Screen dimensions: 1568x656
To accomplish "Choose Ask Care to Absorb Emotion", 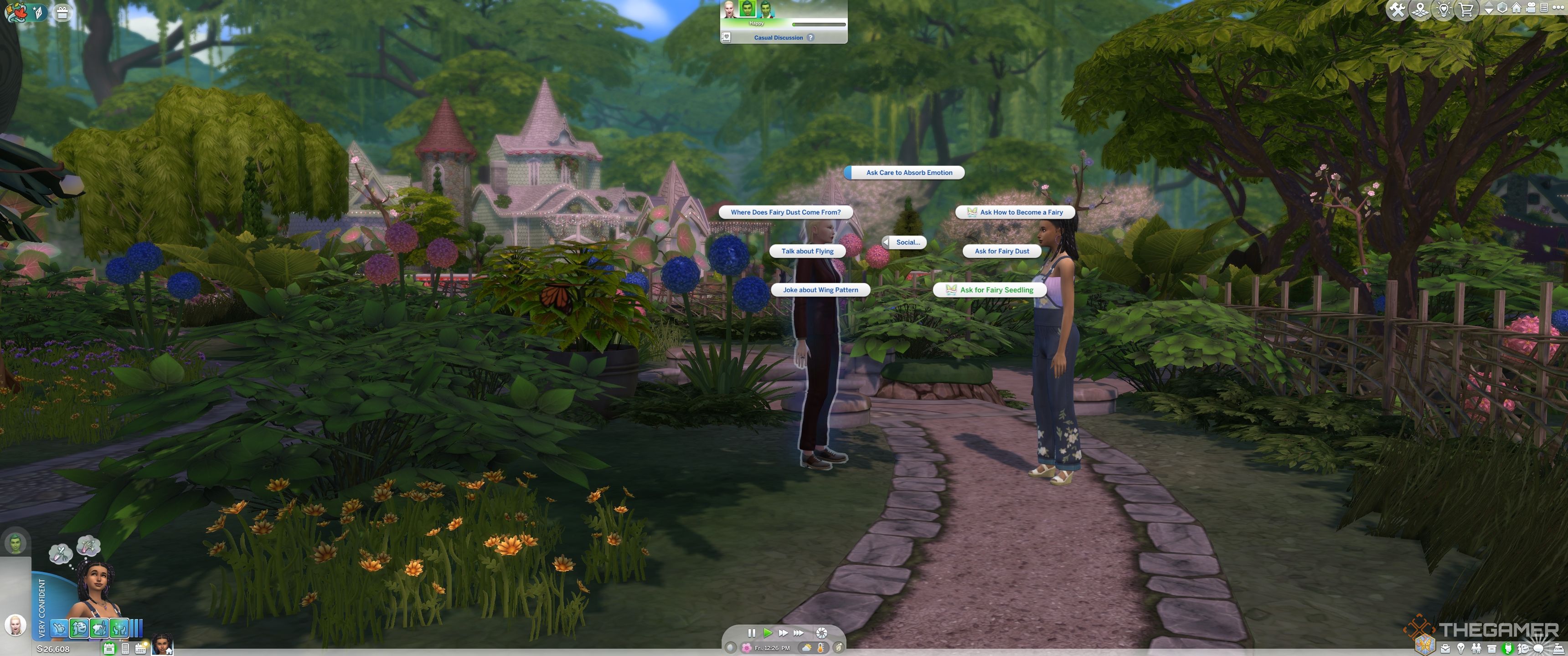I will coord(908,173).
